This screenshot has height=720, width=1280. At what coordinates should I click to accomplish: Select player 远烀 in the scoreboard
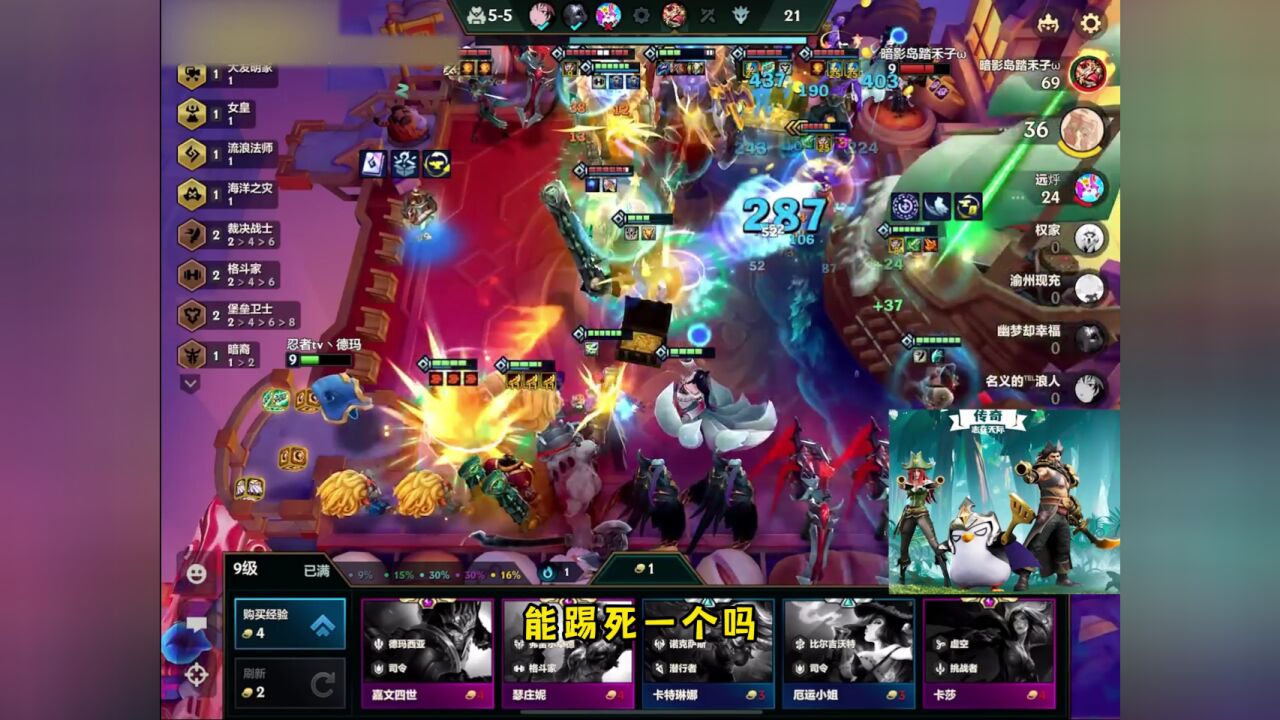click(1088, 188)
